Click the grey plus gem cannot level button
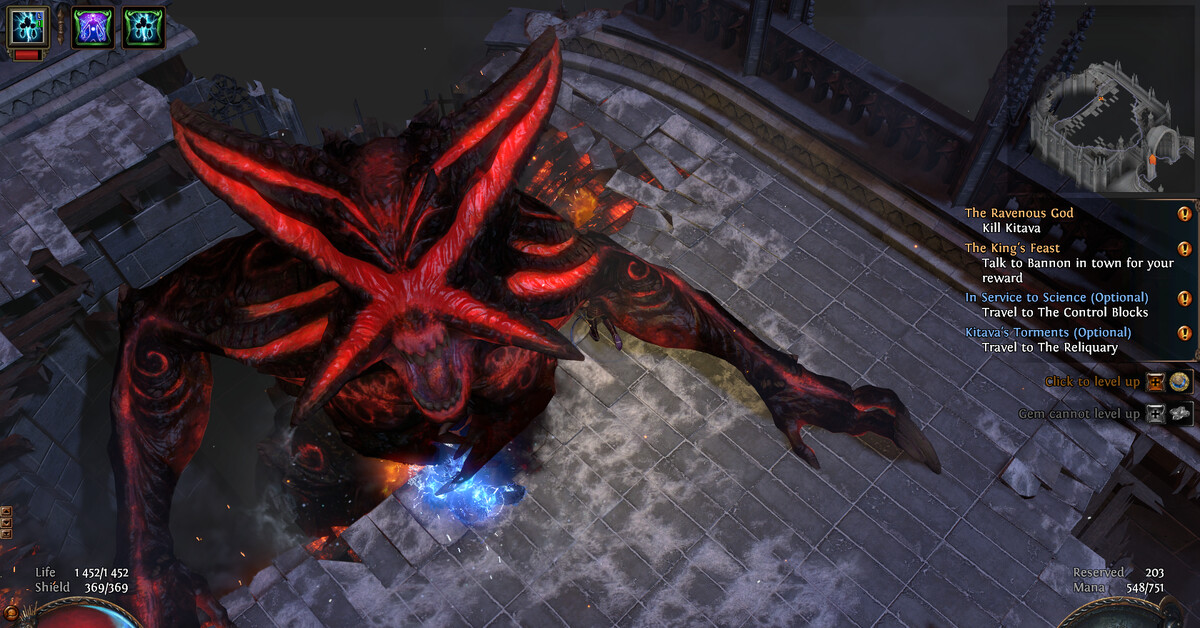 (x=1156, y=413)
